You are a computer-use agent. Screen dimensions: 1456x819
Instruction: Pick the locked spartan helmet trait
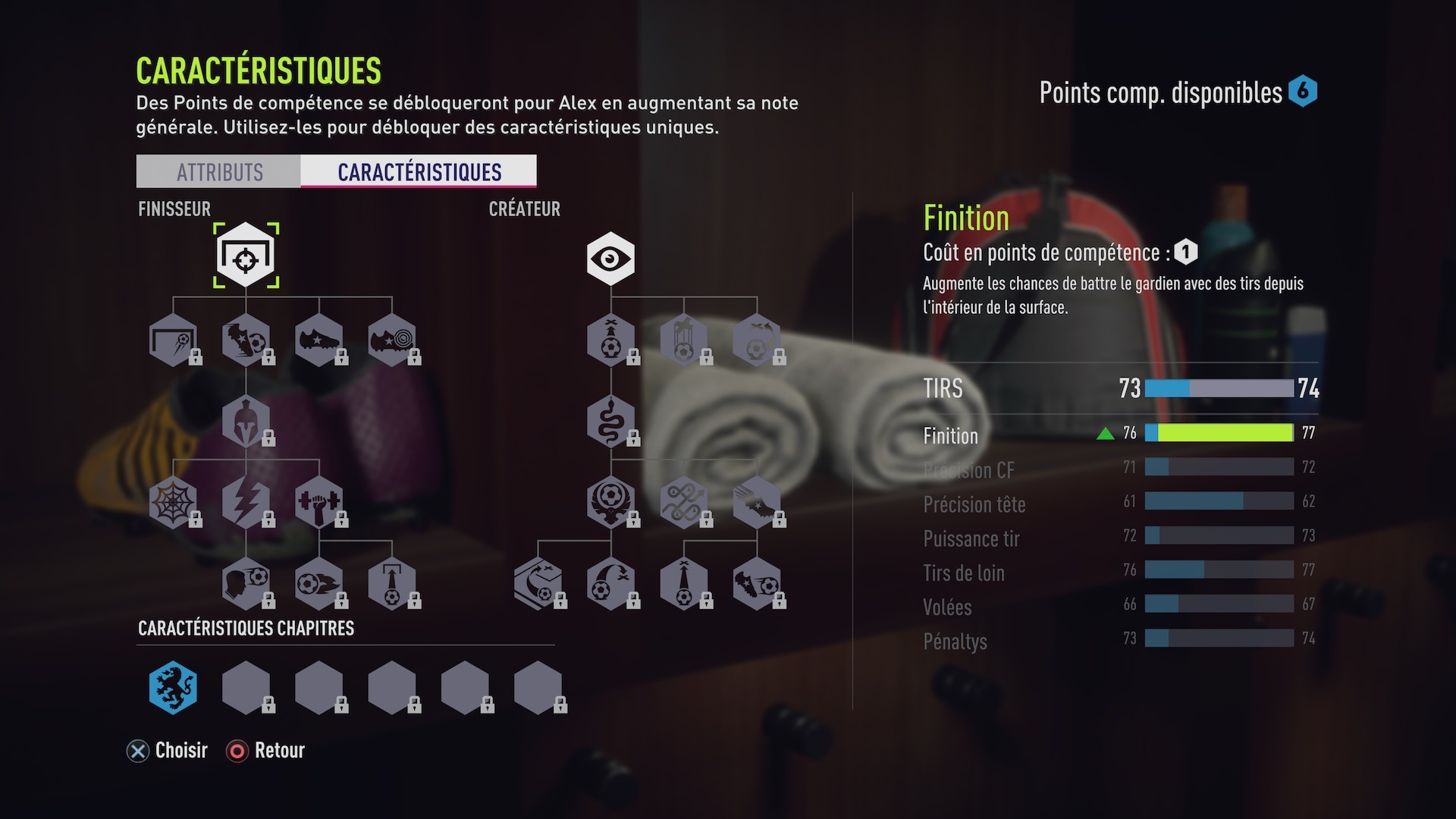tap(246, 421)
